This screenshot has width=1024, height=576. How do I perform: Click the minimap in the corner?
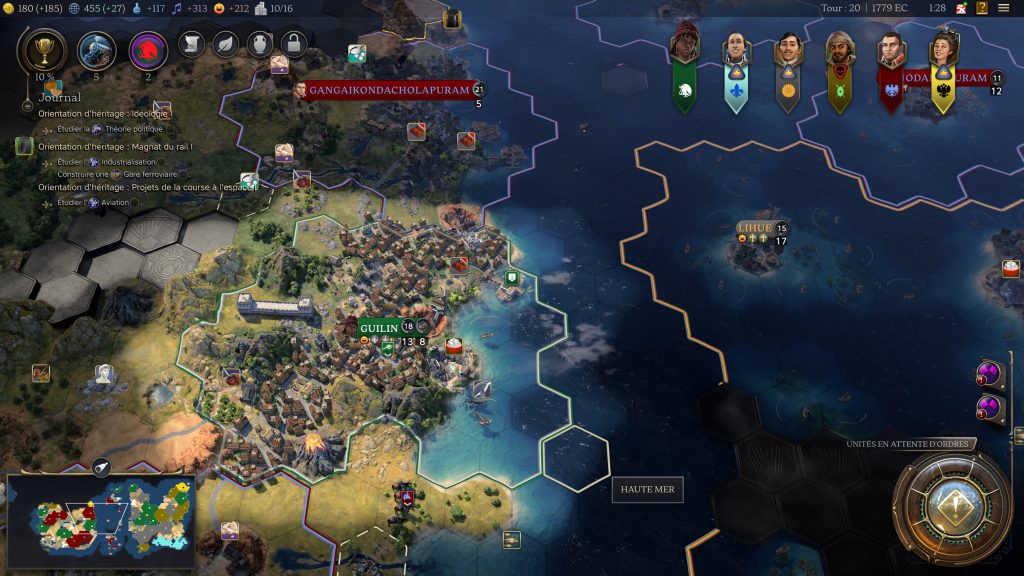click(102, 515)
